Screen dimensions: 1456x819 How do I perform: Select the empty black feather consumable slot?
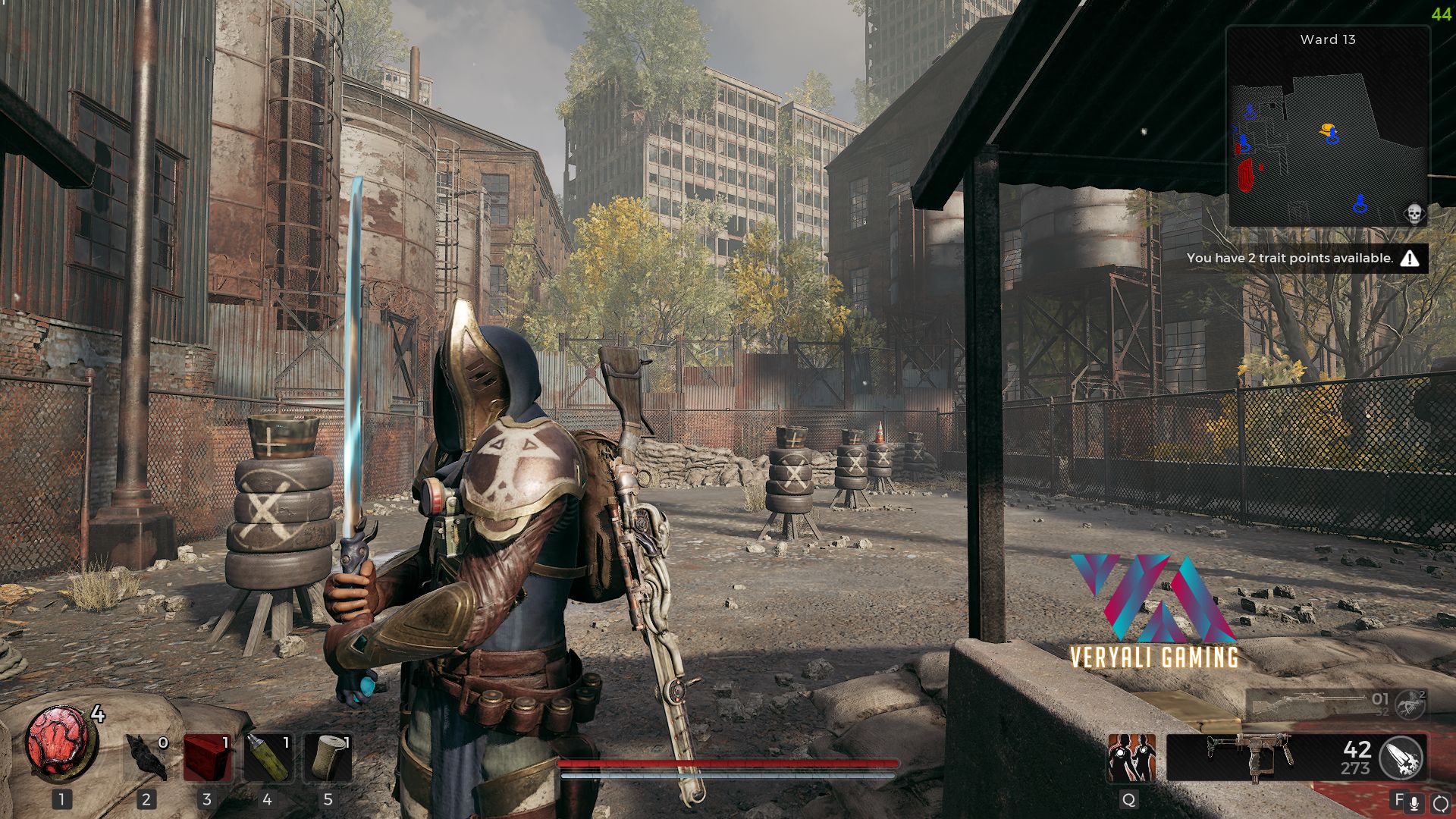coord(146,757)
